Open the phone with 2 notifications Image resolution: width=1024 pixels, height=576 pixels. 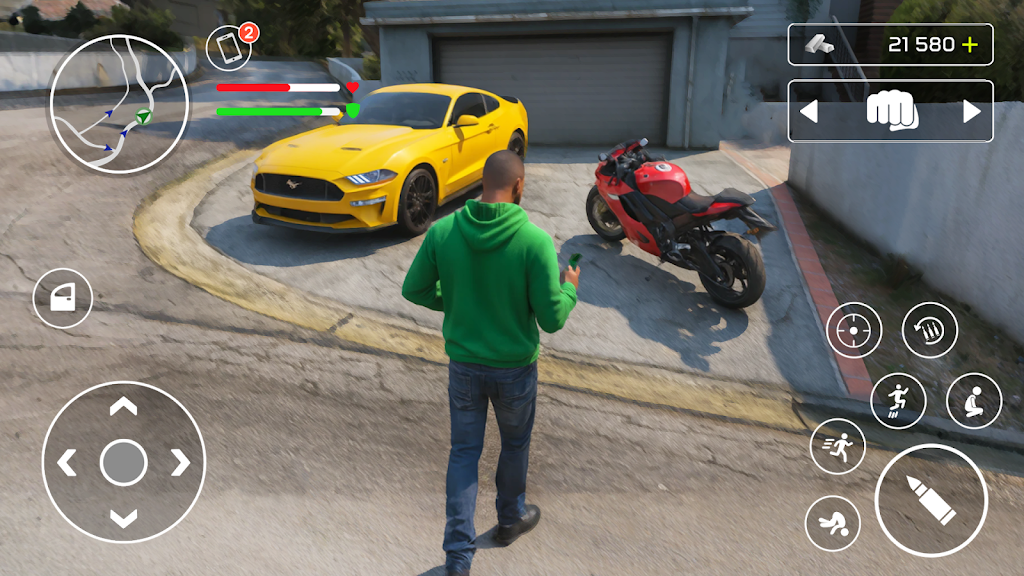pyautogui.click(x=229, y=49)
